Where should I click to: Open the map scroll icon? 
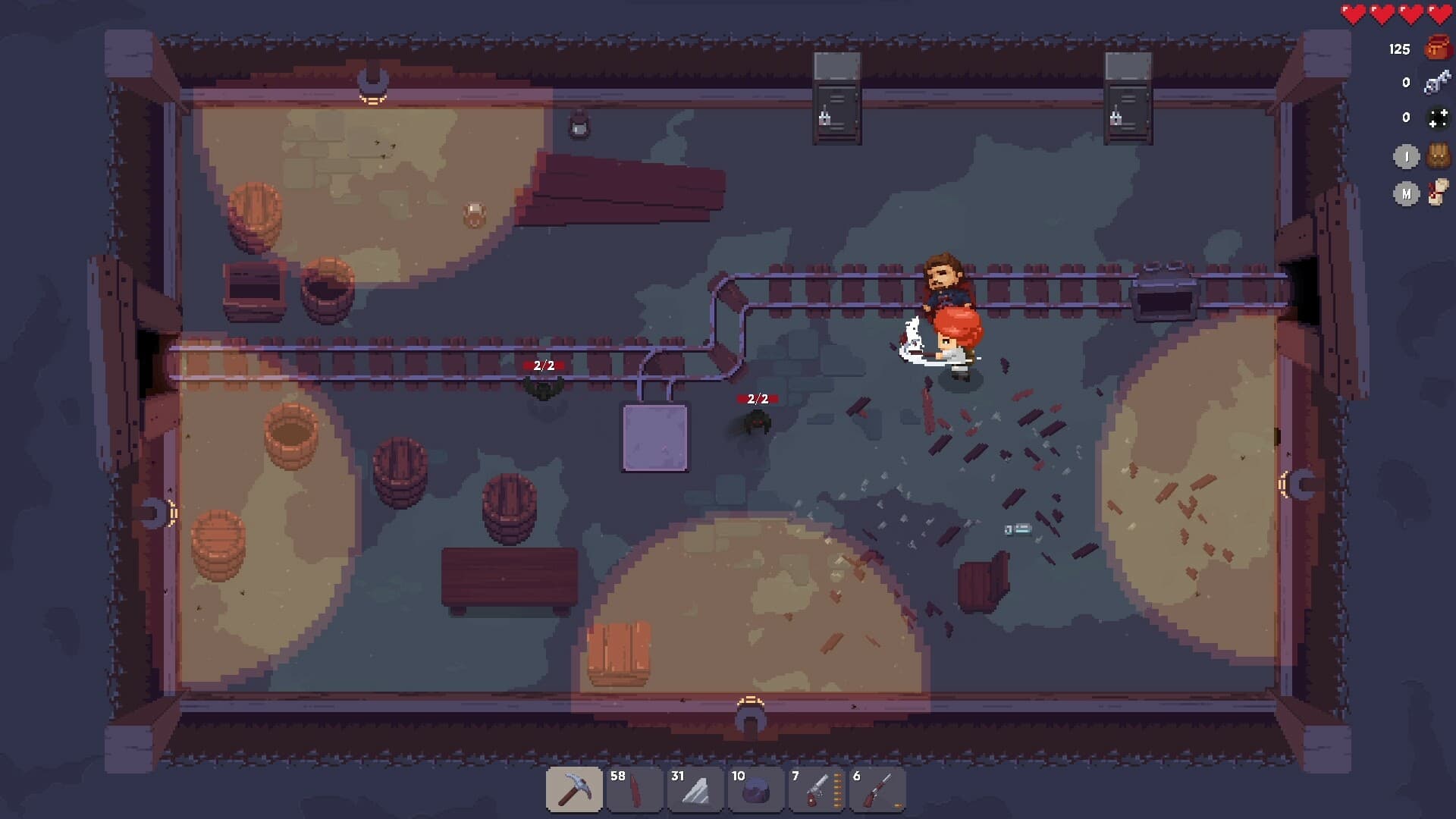pos(1438,193)
